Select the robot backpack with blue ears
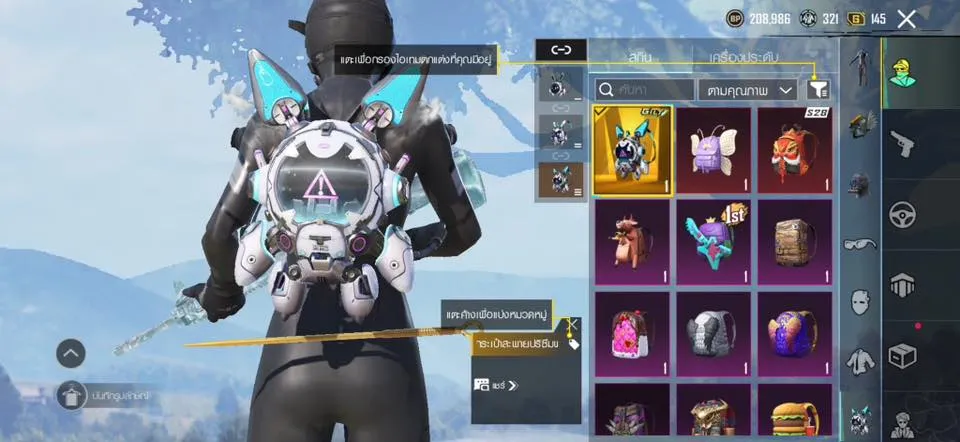The height and width of the screenshot is (442, 960). pos(631,150)
